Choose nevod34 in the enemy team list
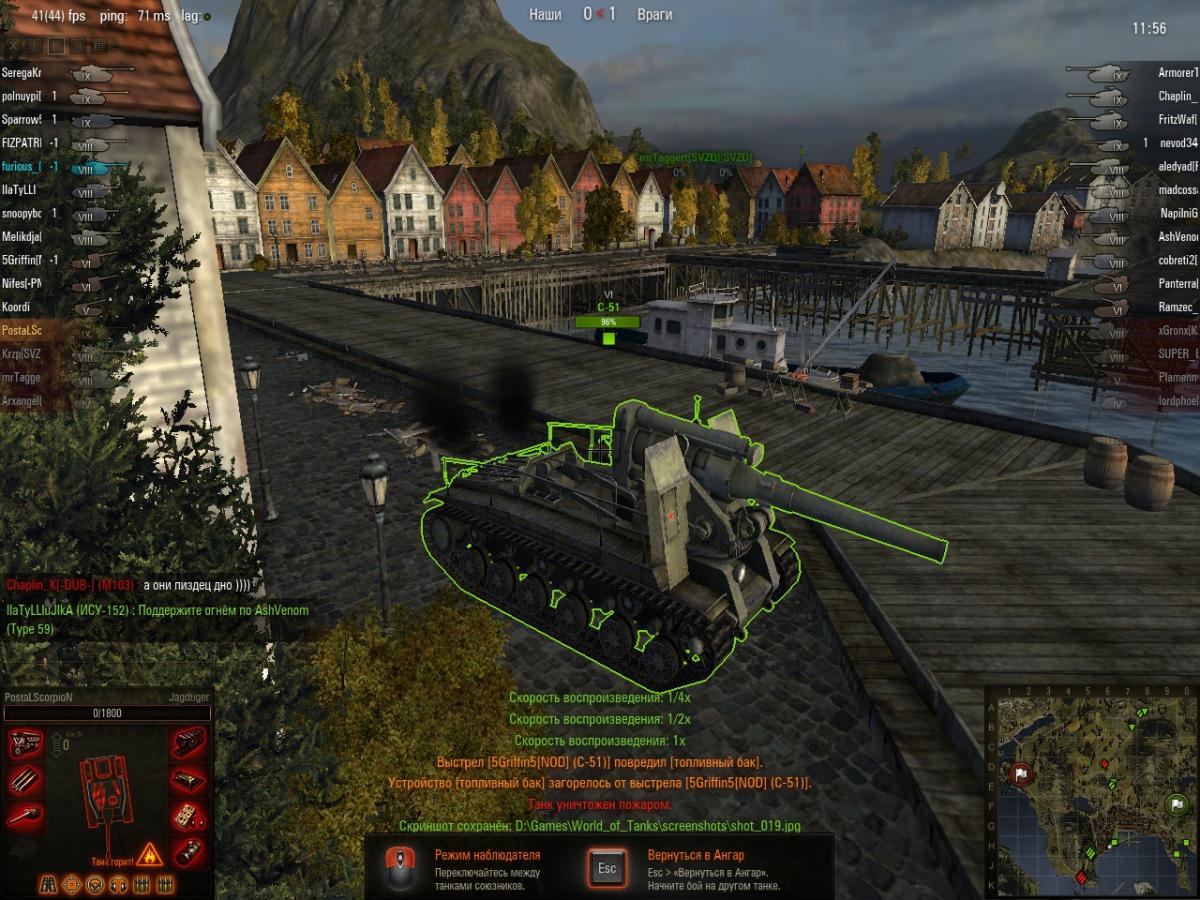Viewport: 1200px width, 900px height. 1177,143
